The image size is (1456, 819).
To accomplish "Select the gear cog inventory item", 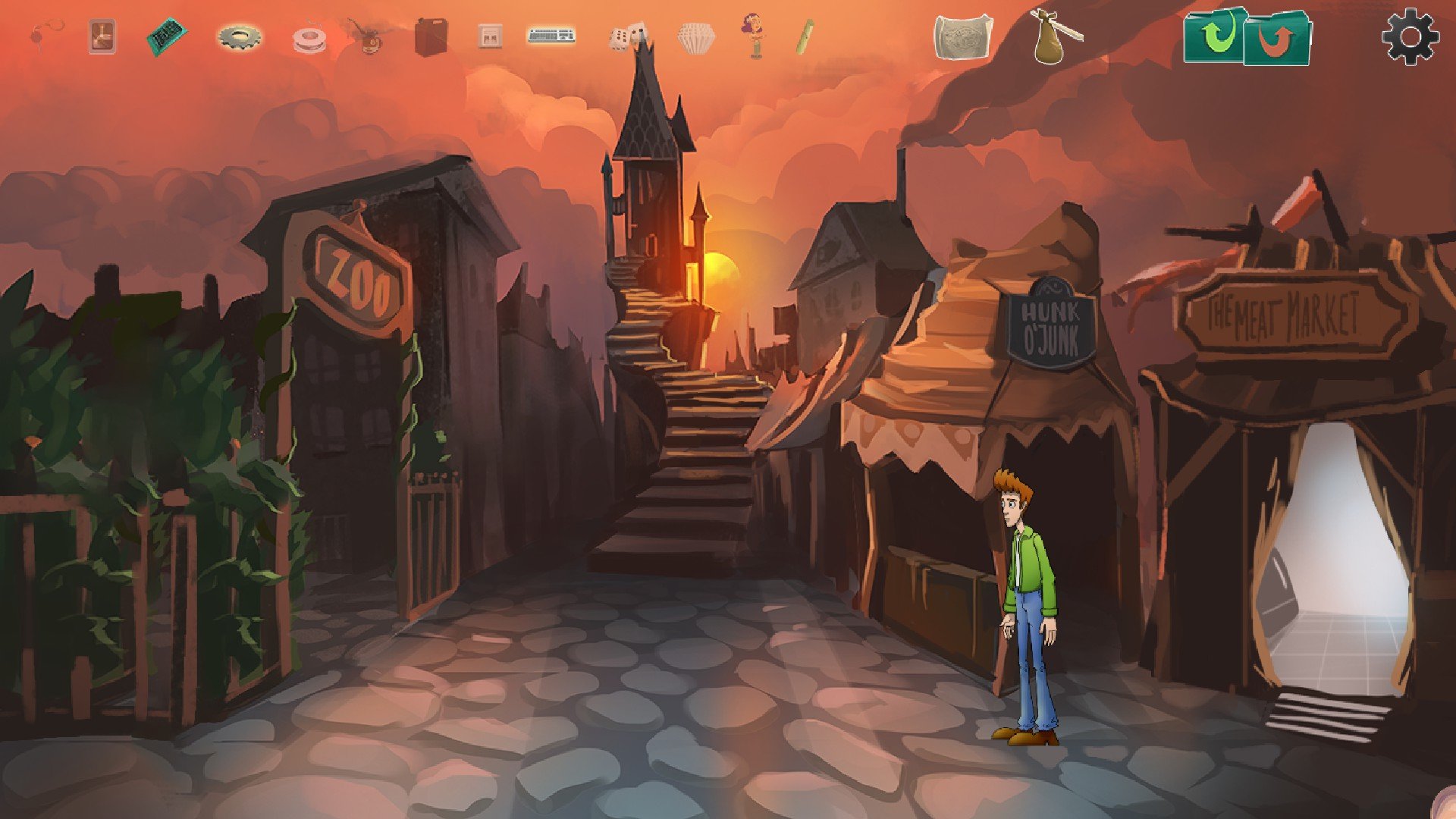I will pyautogui.click(x=240, y=36).
